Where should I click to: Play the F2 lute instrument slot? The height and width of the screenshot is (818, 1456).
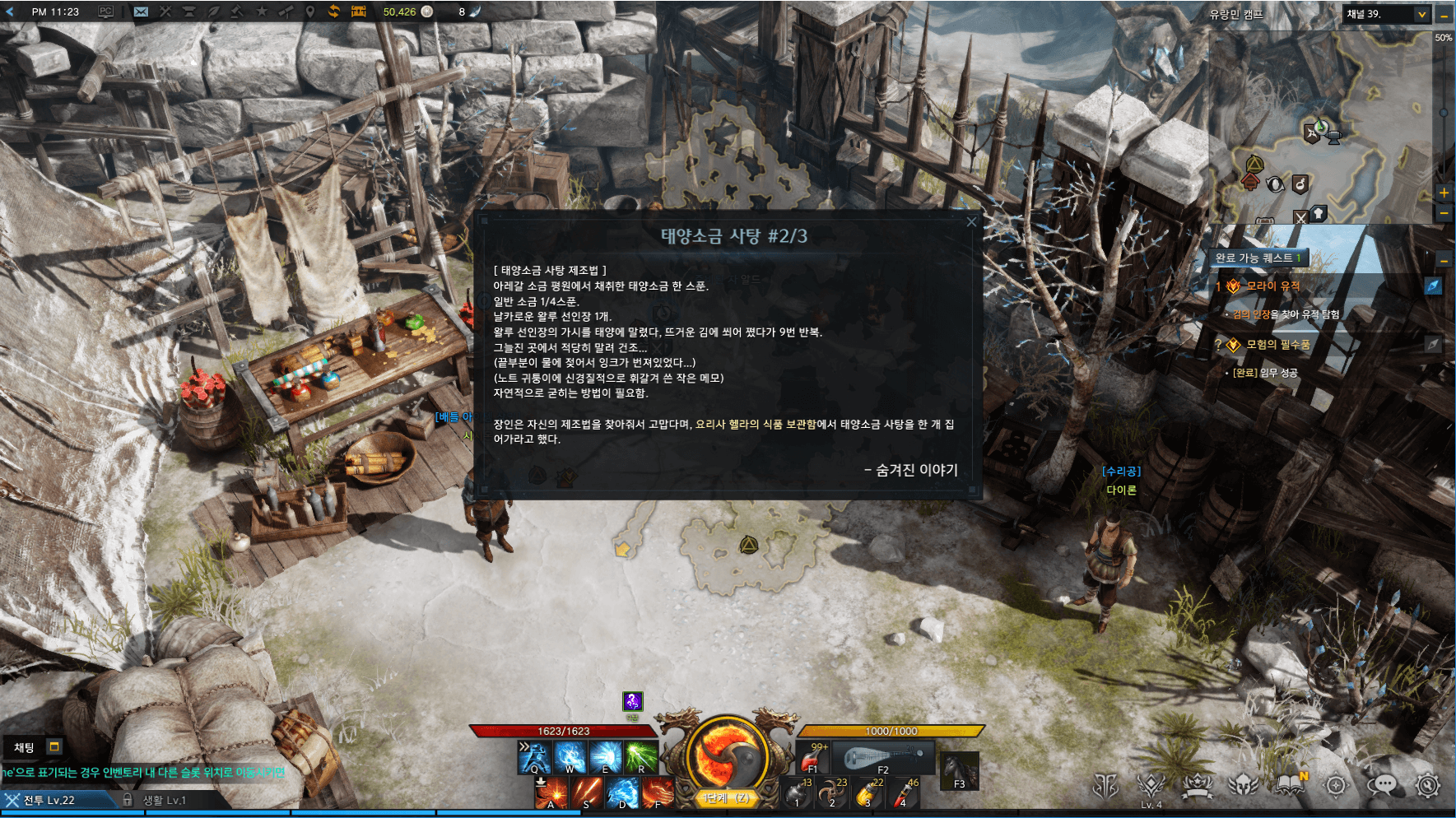pos(882,757)
